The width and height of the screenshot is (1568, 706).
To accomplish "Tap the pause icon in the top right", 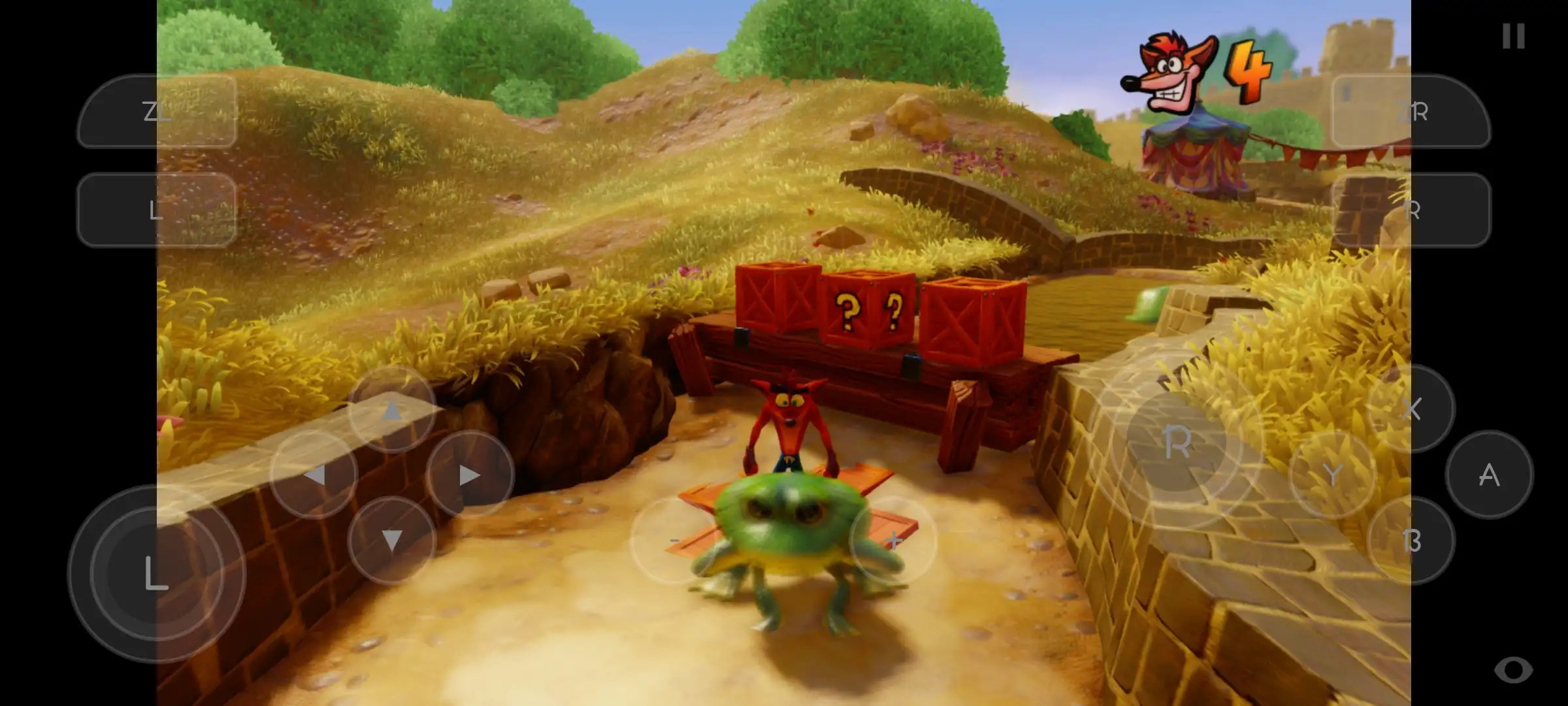I will [x=1512, y=37].
